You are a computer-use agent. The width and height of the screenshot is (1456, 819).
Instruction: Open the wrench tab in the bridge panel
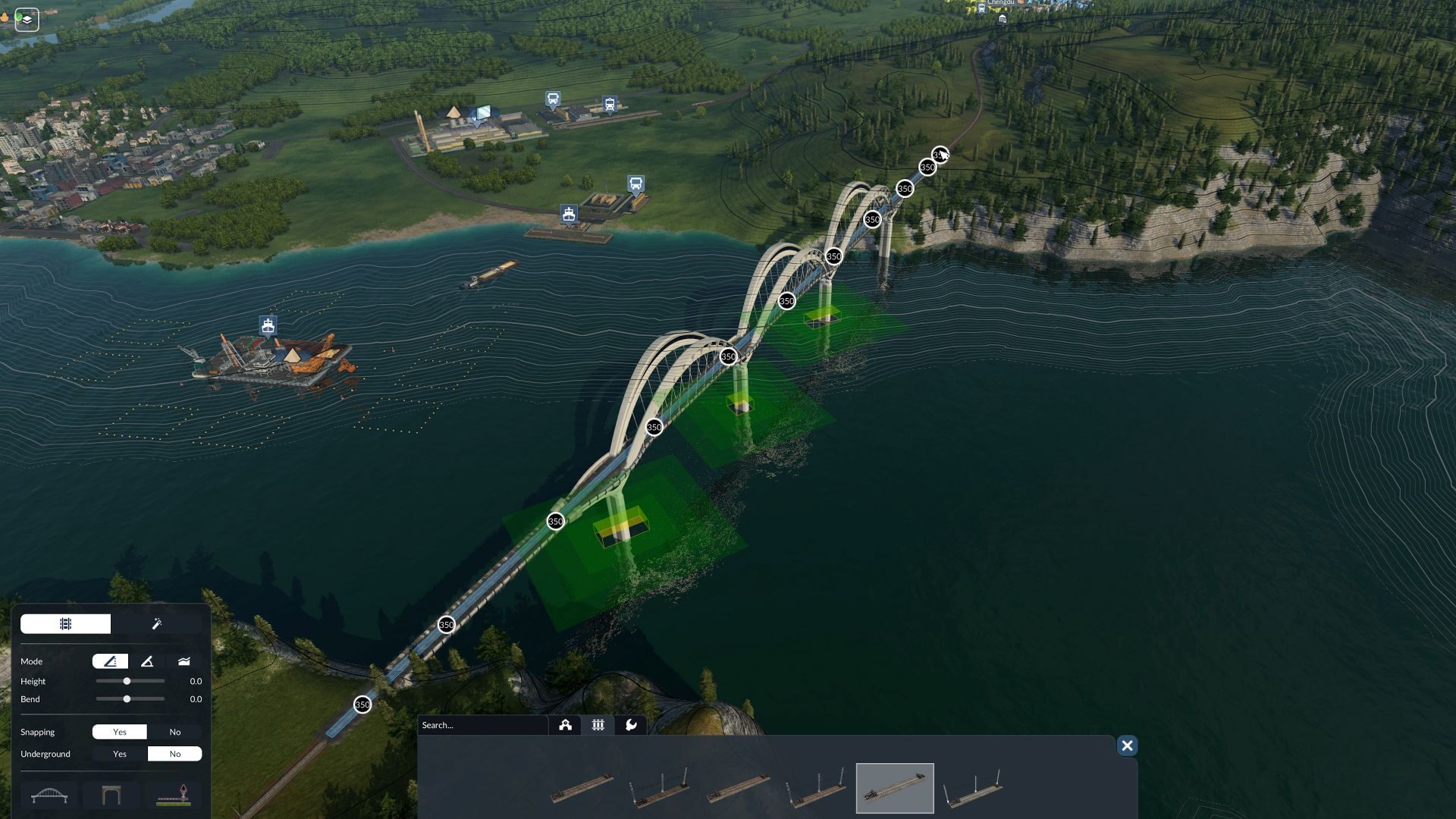pos(632,725)
